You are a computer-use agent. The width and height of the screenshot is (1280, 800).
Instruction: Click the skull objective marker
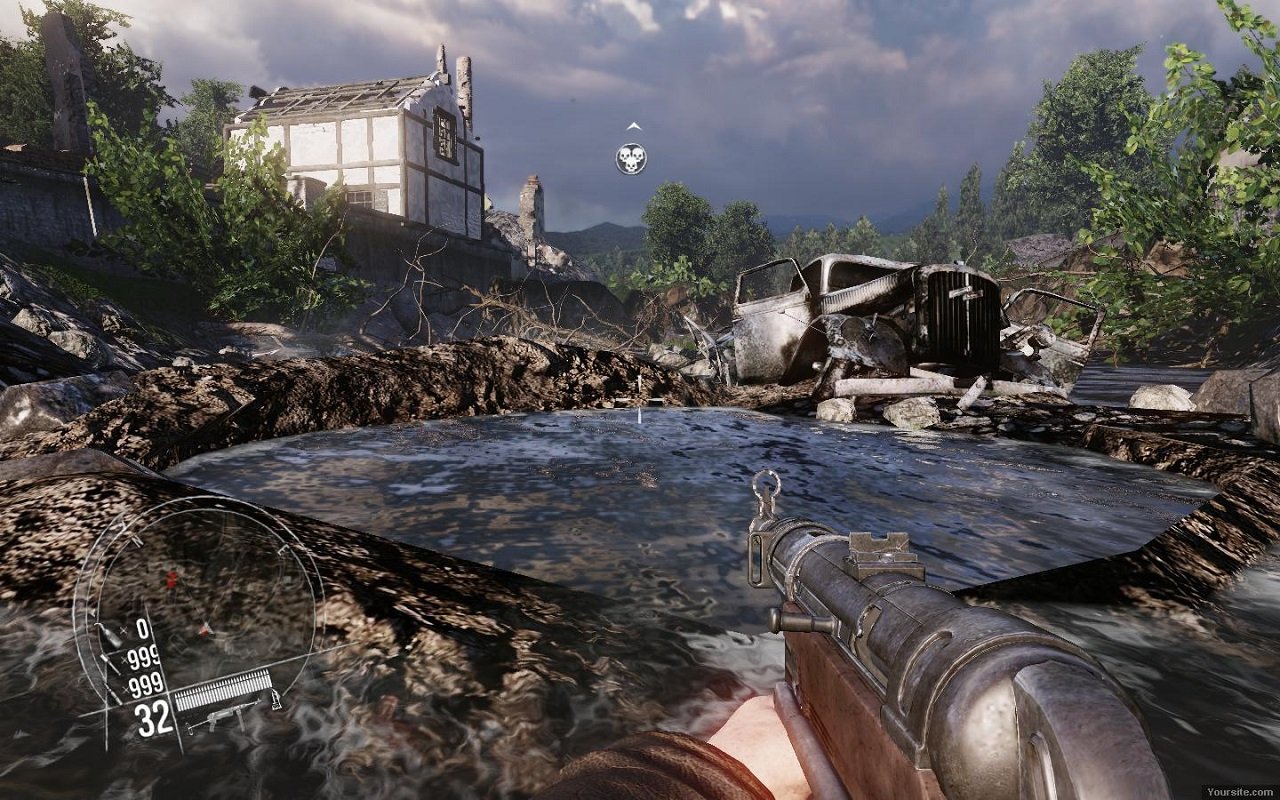click(x=631, y=158)
